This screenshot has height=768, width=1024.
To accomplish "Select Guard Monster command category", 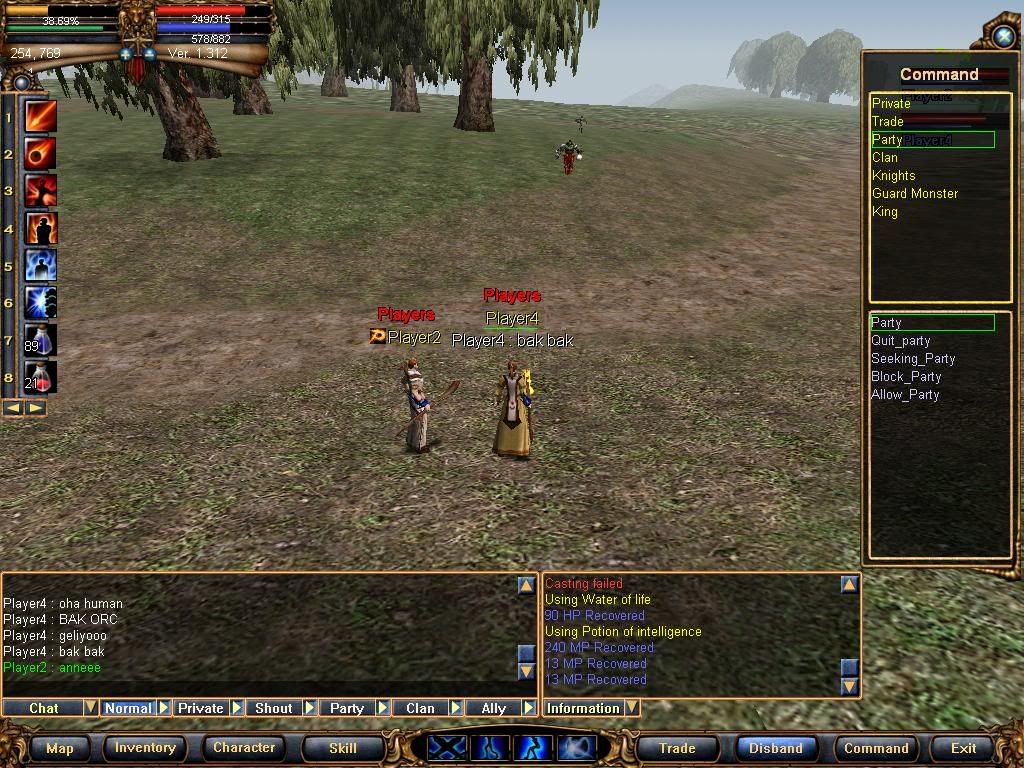I will pos(914,194).
